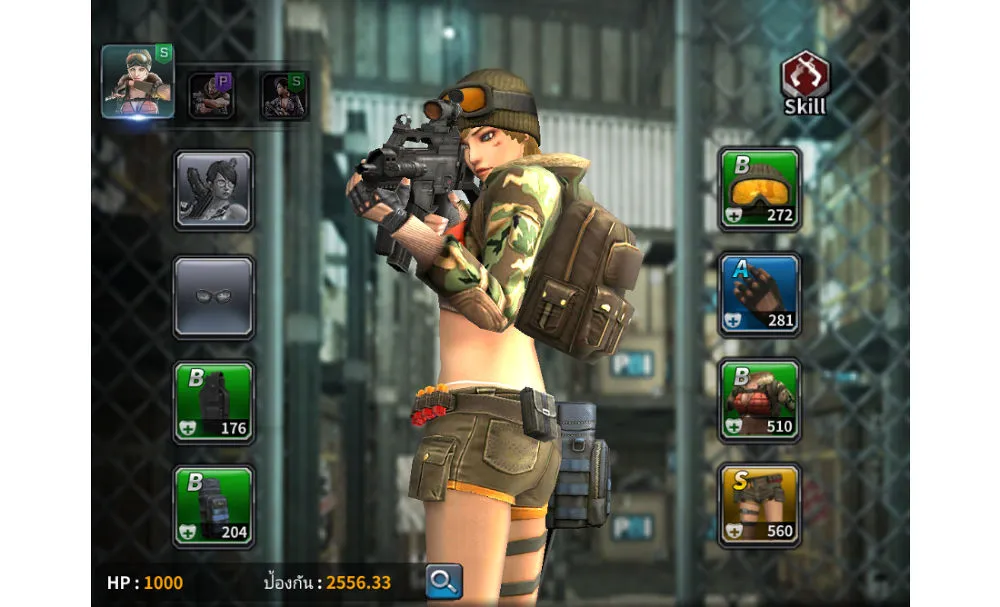This screenshot has width=1000, height=607.
Task: Choose the B-grade backpack slot rated 204
Action: coord(213,507)
